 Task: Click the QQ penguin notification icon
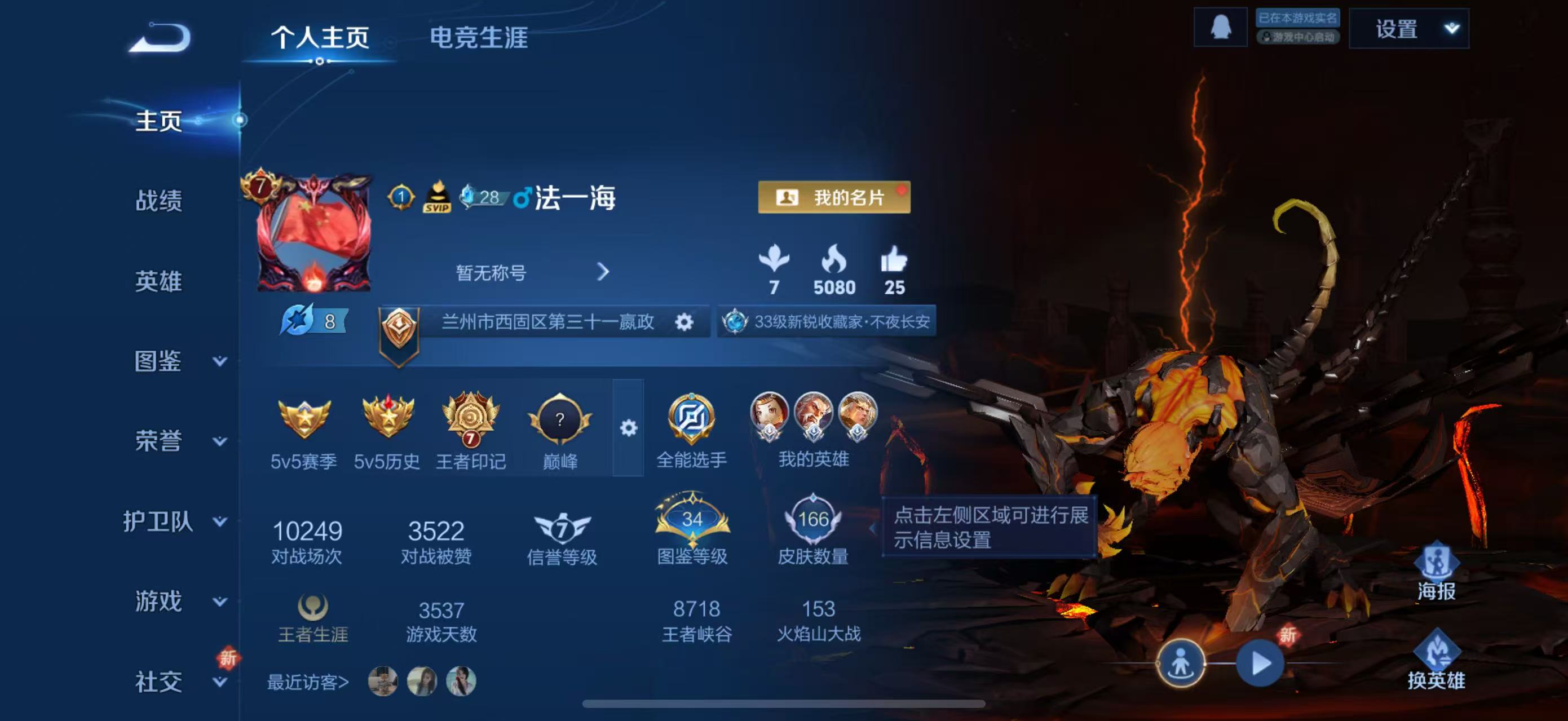pyautogui.click(x=1222, y=28)
